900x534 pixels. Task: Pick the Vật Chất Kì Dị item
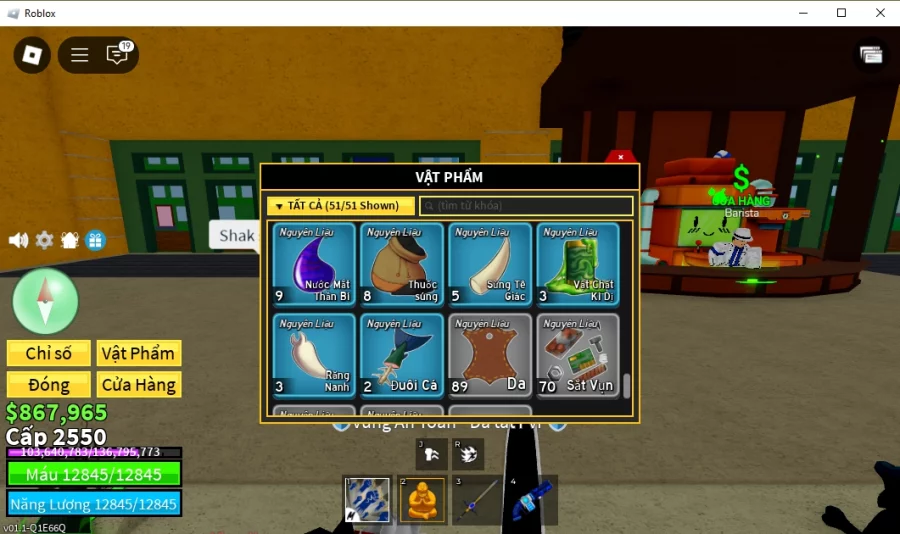(x=577, y=264)
